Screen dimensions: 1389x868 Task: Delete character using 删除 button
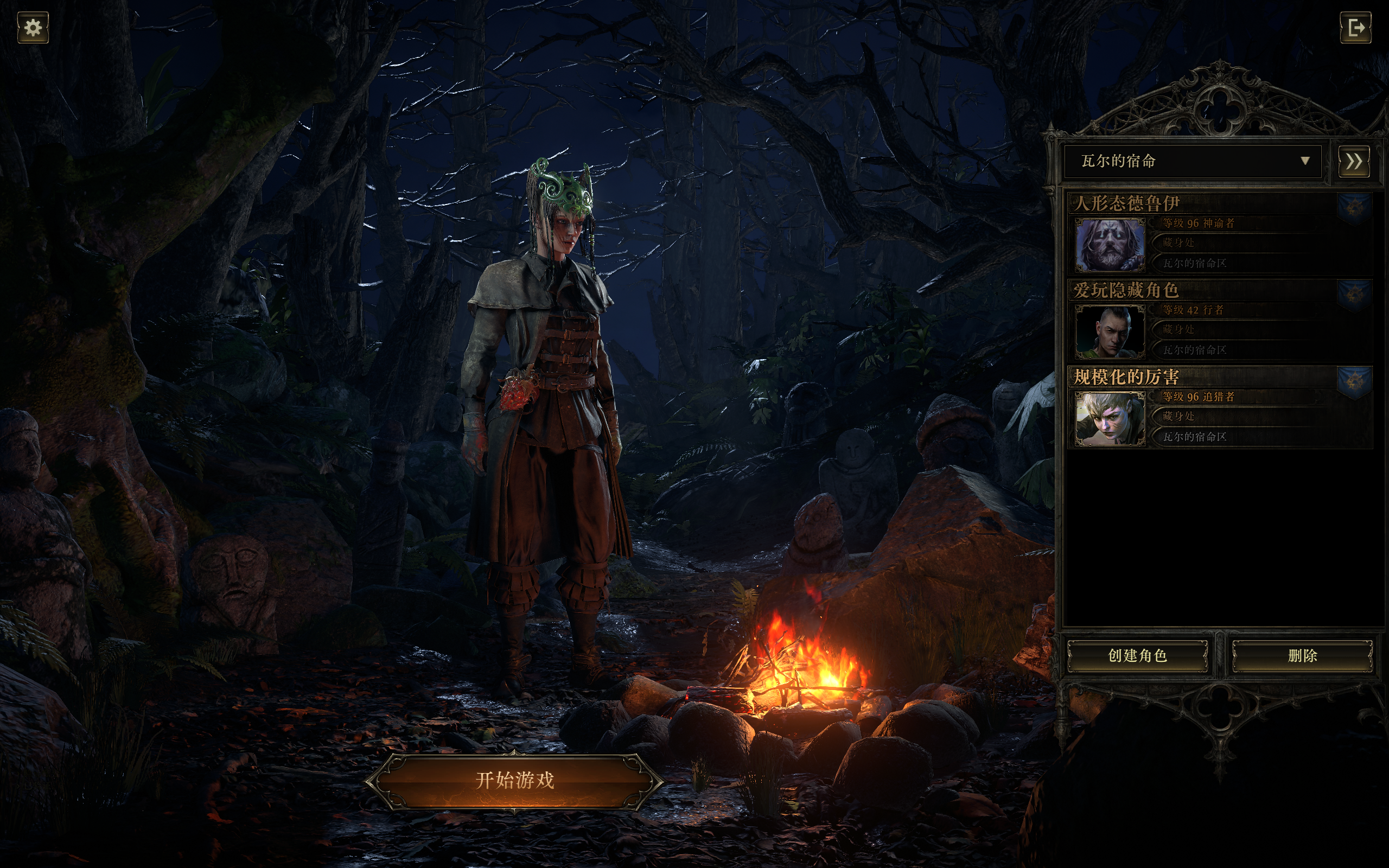pos(1302,655)
